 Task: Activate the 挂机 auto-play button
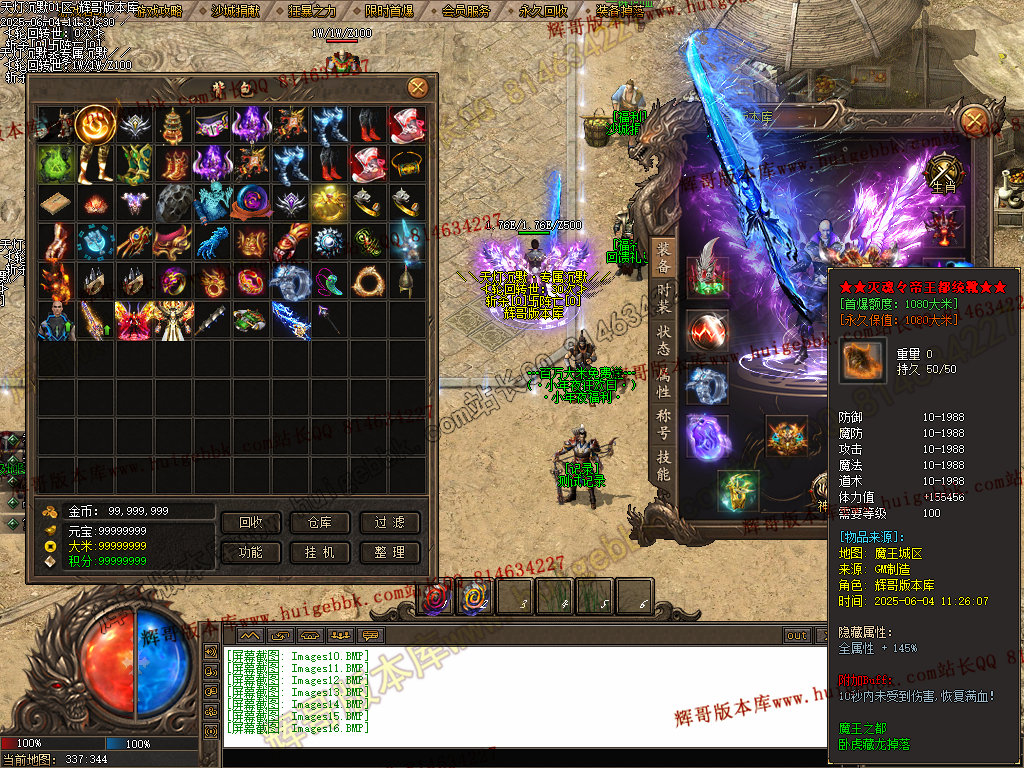(x=320, y=552)
